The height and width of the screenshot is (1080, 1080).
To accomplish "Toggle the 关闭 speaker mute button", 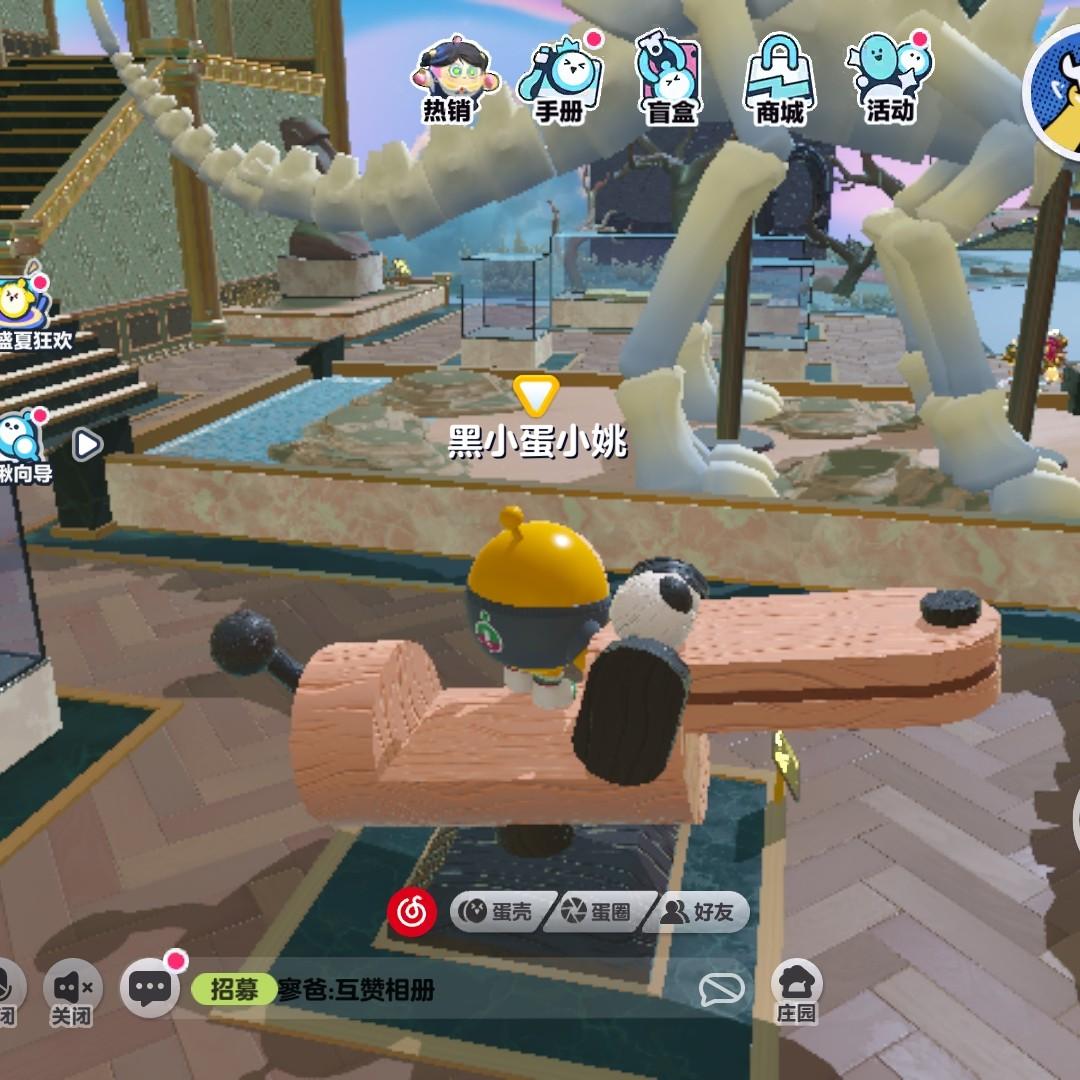I will pos(72,992).
